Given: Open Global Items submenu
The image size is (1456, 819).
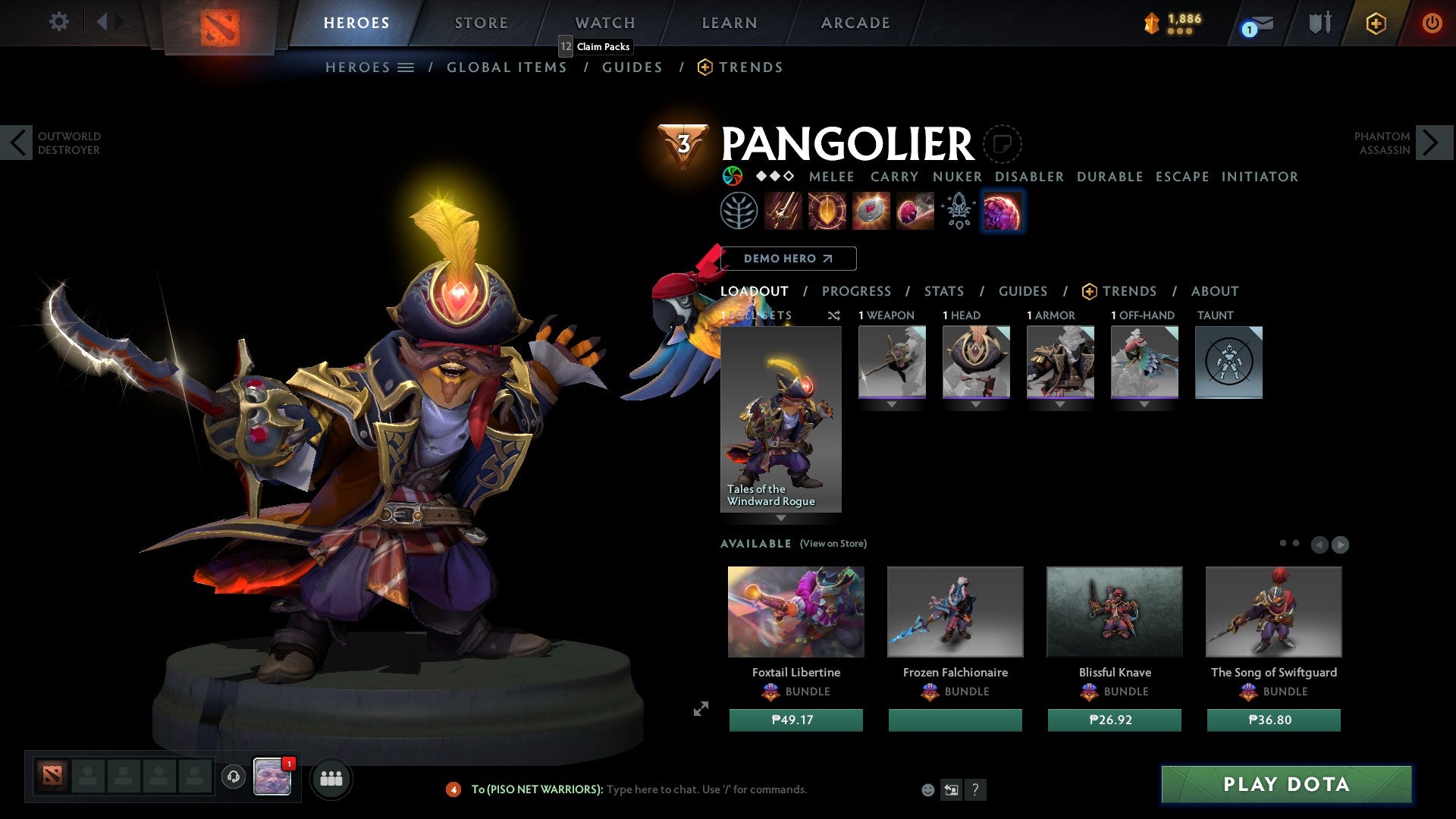Looking at the screenshot, I should coord(507,67).
